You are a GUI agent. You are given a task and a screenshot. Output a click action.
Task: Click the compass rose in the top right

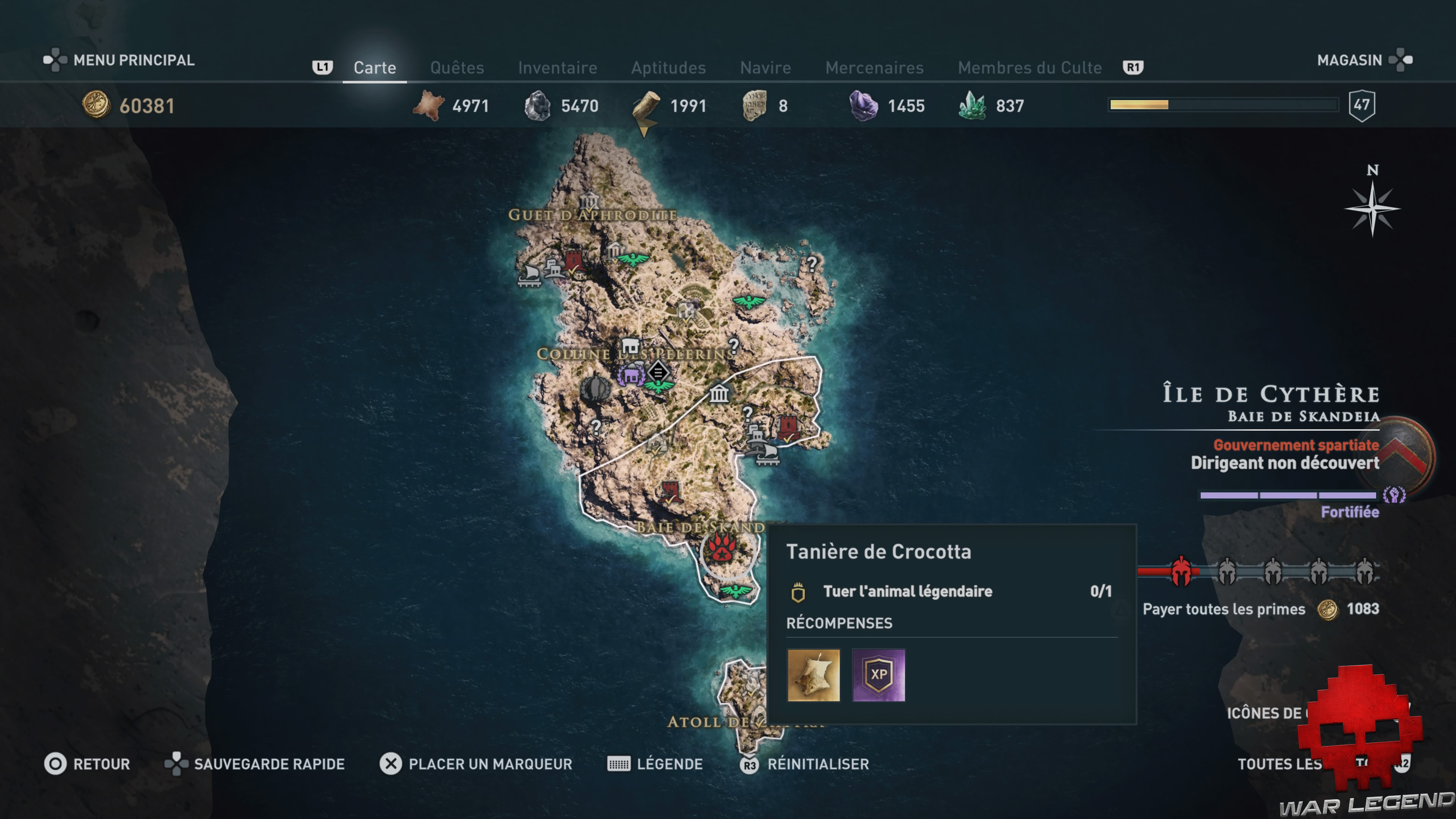[x=1372, y=209]
